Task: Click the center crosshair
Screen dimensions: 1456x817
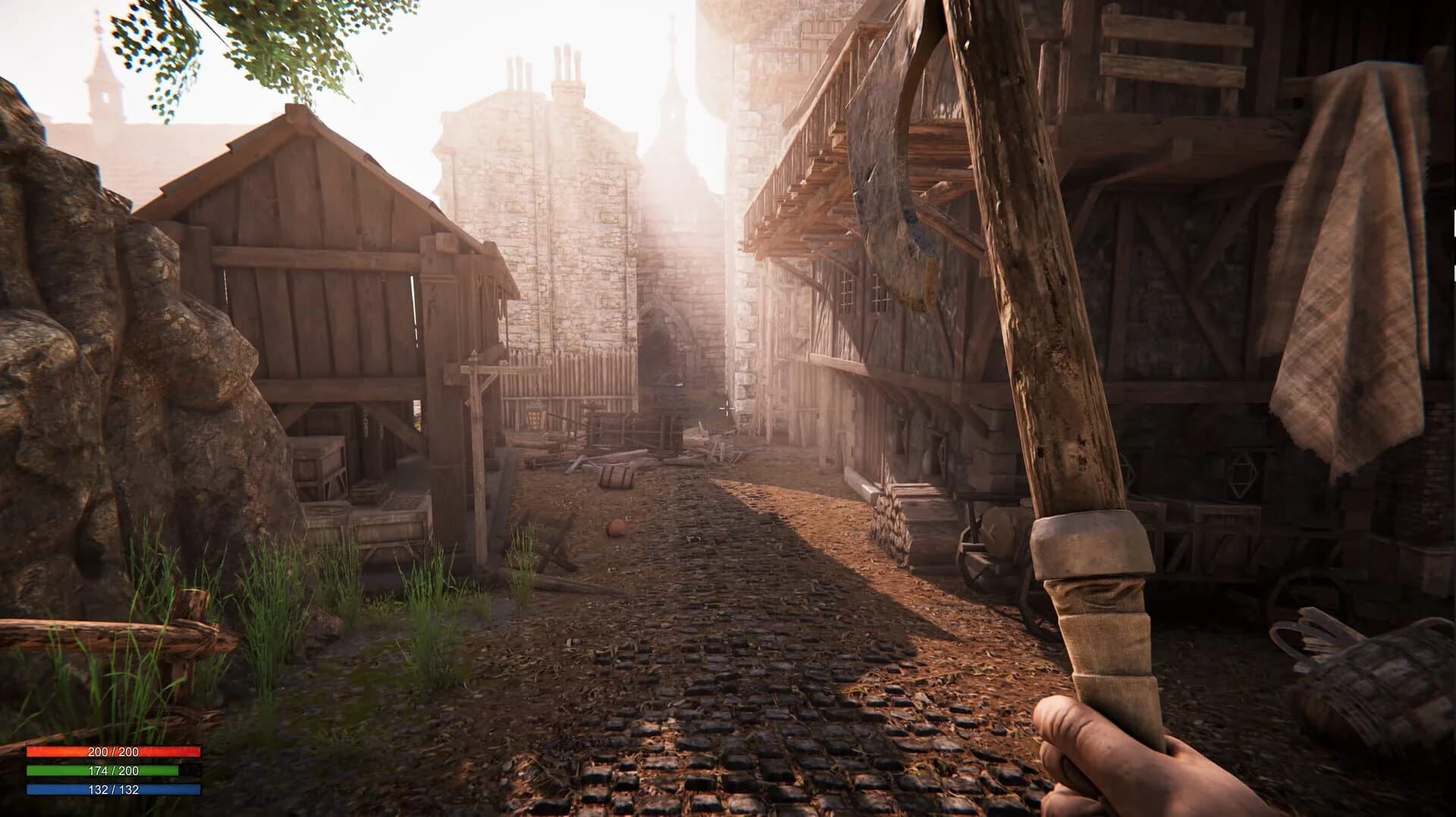Action: click(x=726, y=409)
